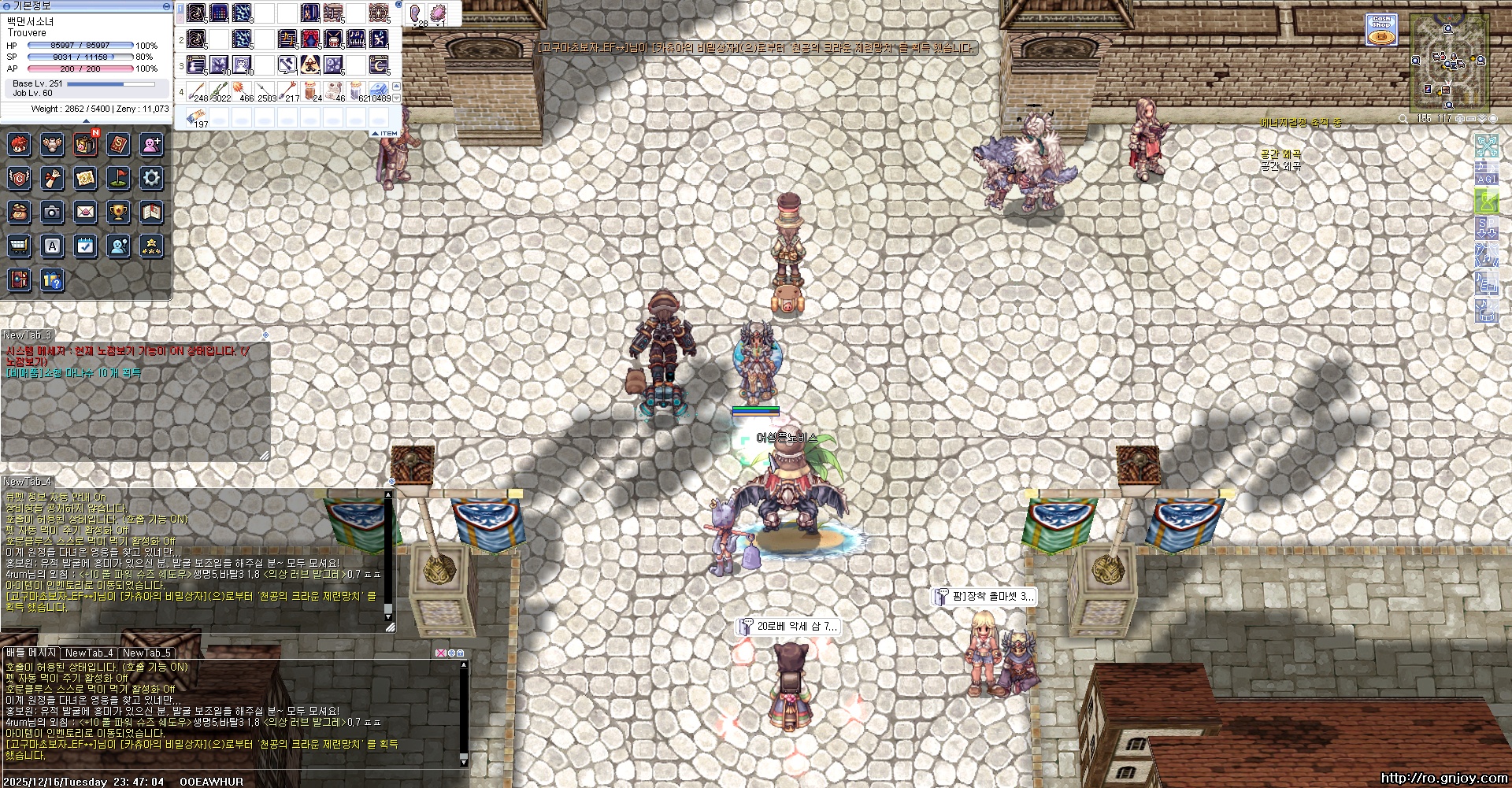Zoom out the minimap with minus

tap(1471, 119)
